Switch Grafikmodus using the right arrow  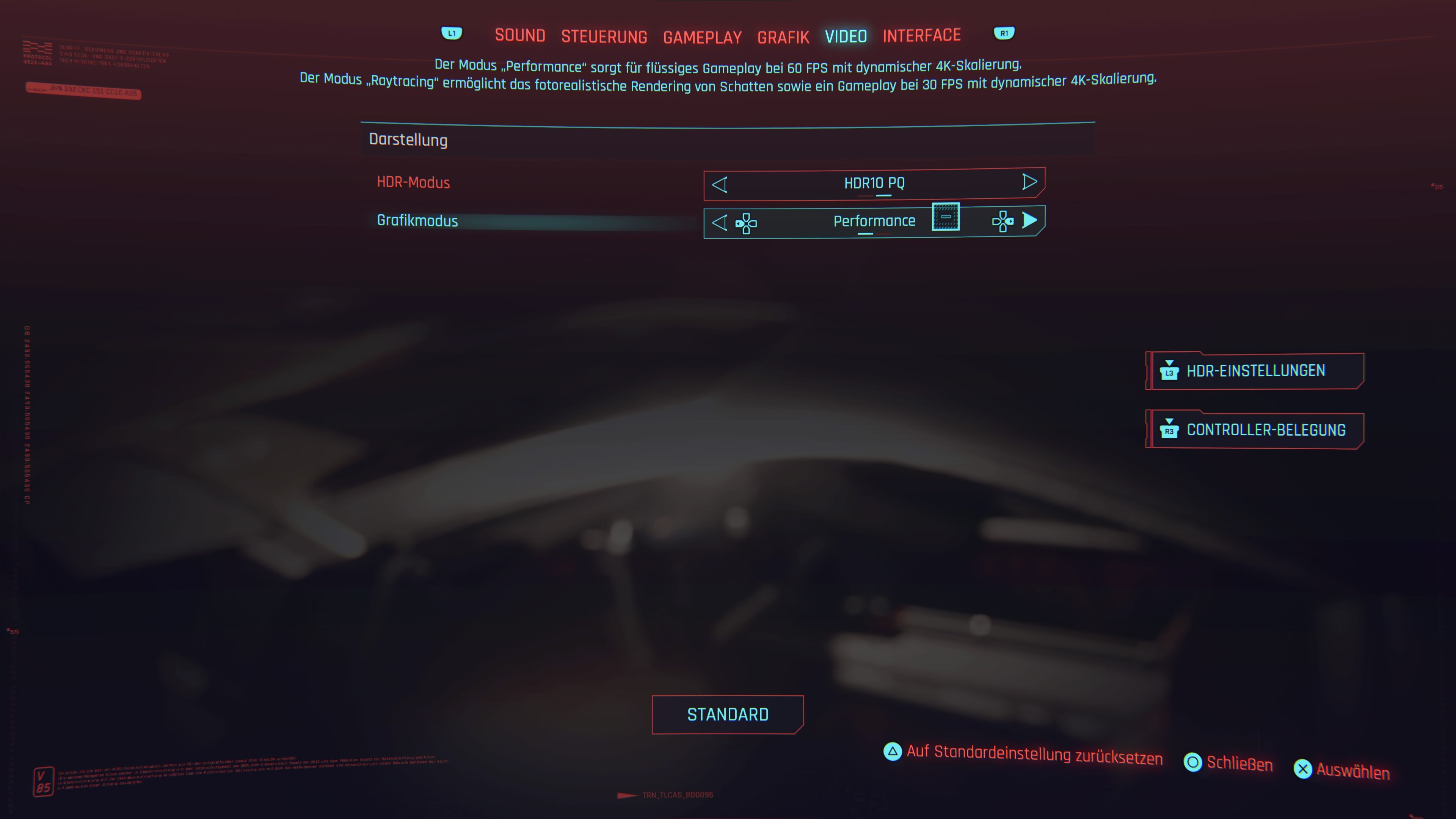tap(1030, 221)
